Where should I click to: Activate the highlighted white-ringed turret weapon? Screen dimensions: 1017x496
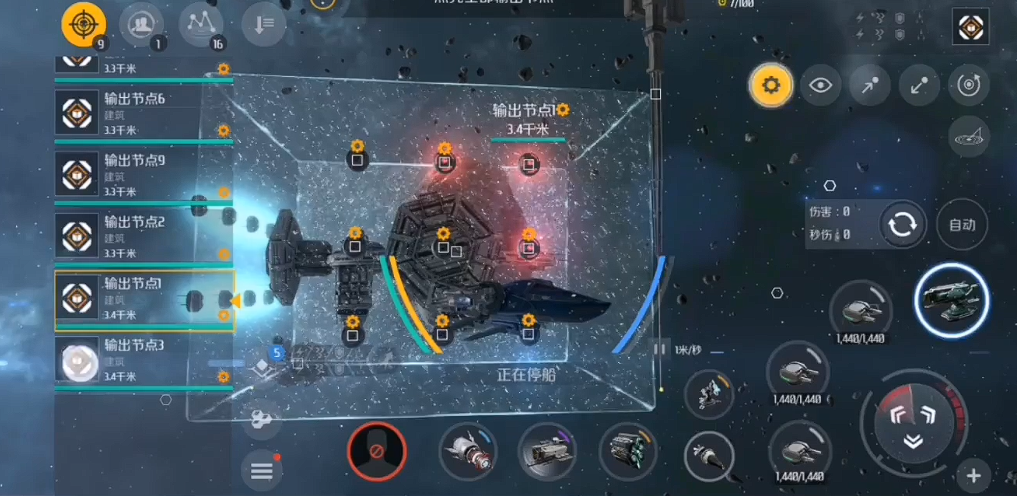coord(951,298)
